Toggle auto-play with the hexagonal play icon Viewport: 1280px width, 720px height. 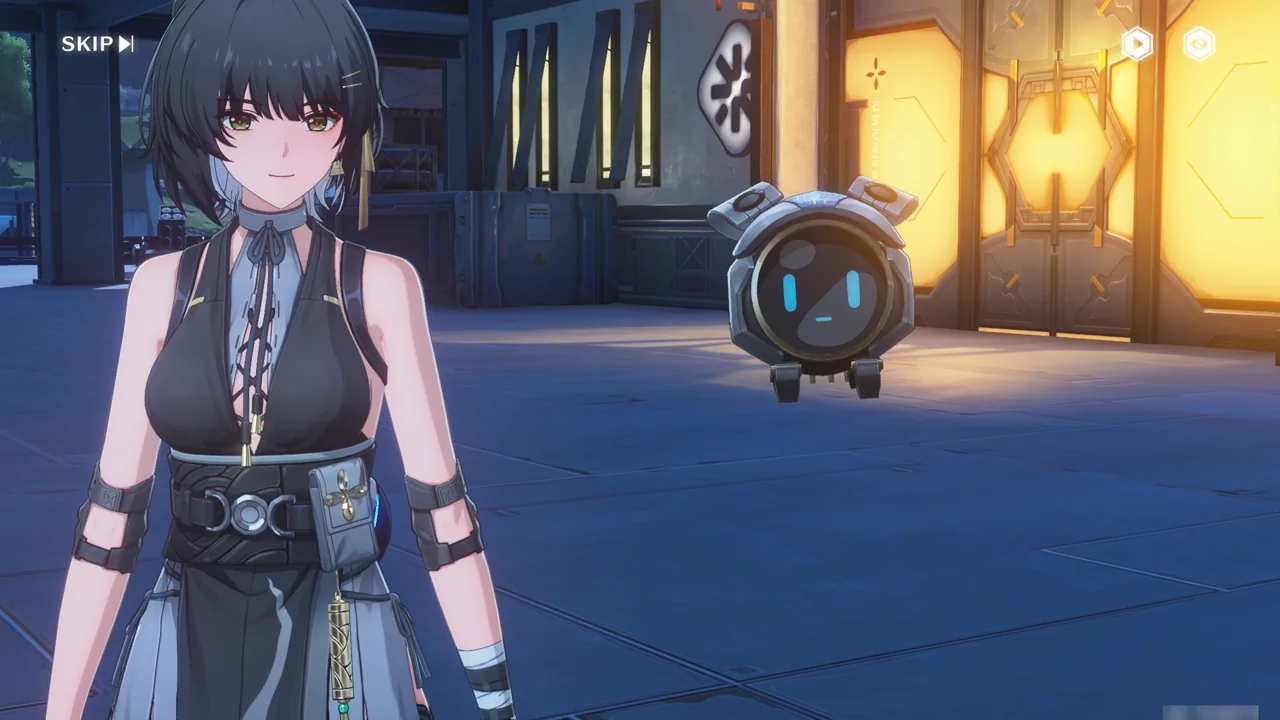(1137, 44)
